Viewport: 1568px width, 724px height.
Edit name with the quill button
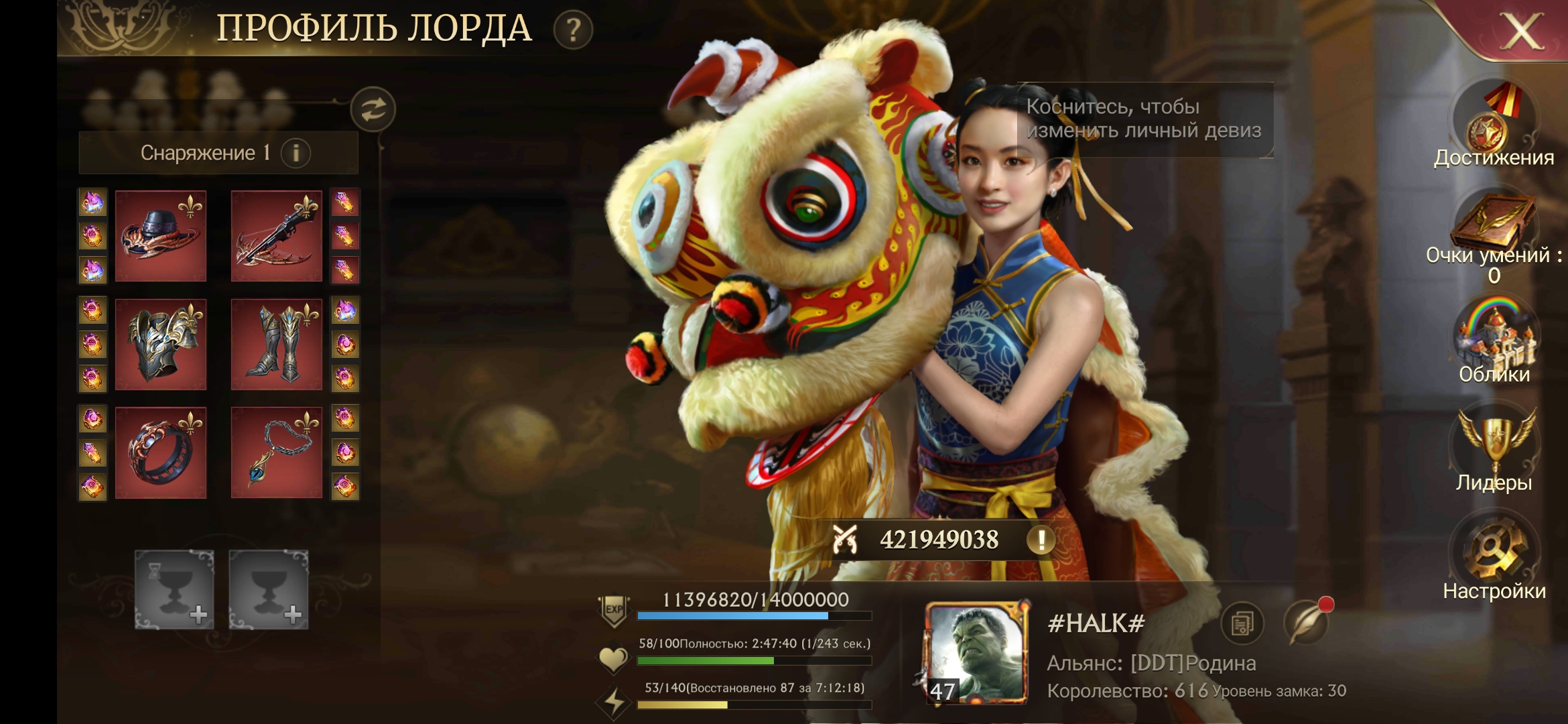pos(1305,623)
